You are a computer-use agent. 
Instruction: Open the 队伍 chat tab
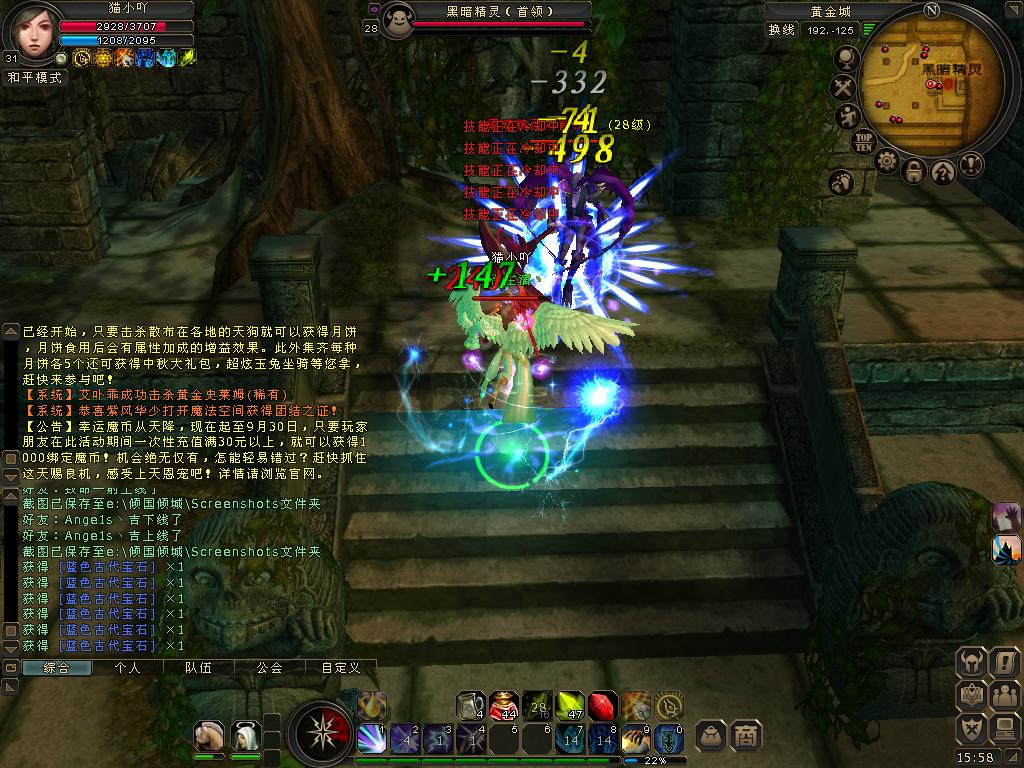(199, 668)
